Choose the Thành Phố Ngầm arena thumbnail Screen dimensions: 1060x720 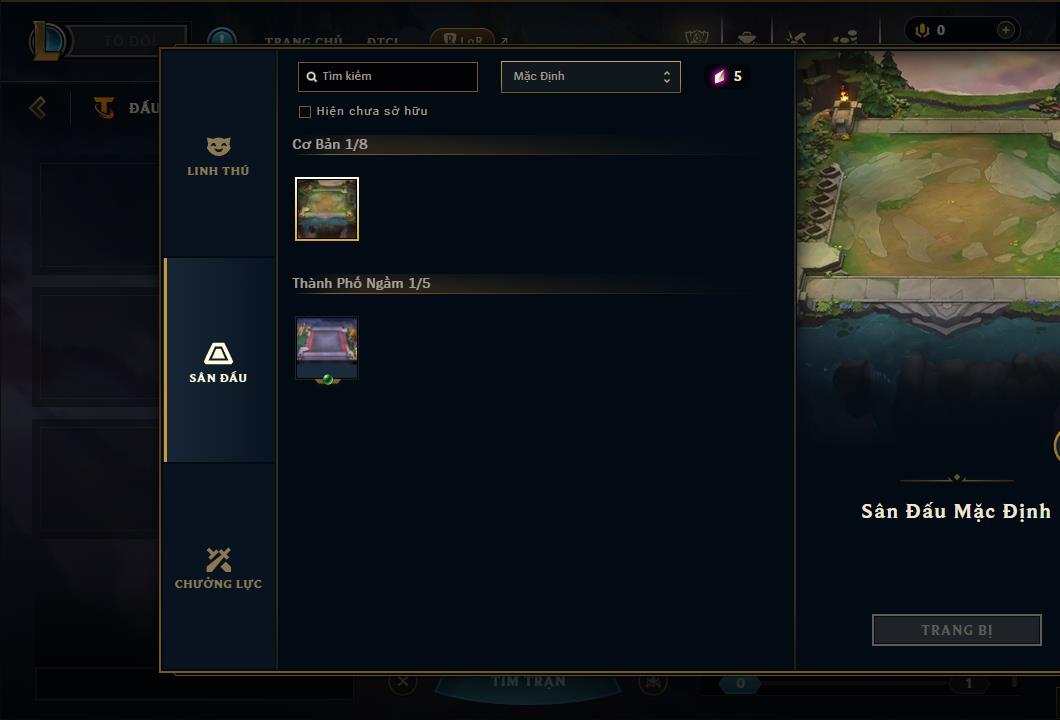(327, 348)
